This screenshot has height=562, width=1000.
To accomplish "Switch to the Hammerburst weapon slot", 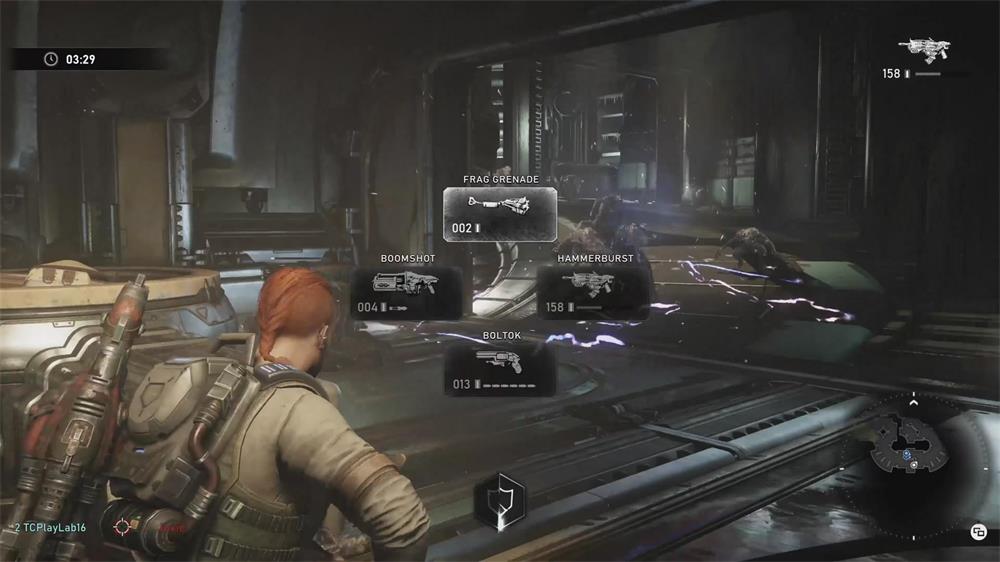I will [x=593, y=291].
